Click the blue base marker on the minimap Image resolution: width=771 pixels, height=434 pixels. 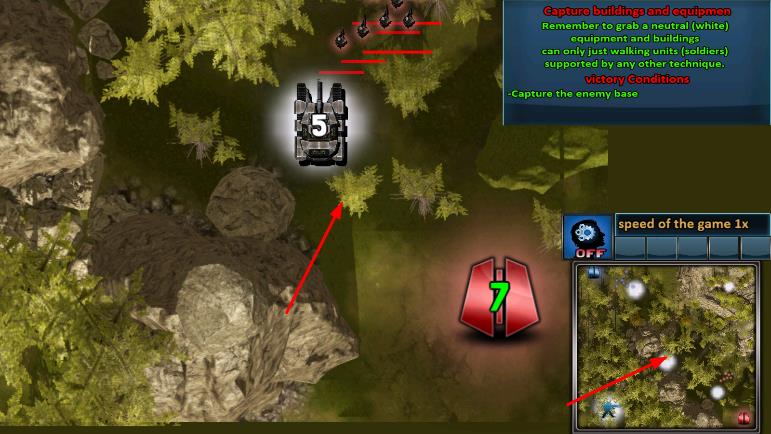coord(594,271)
